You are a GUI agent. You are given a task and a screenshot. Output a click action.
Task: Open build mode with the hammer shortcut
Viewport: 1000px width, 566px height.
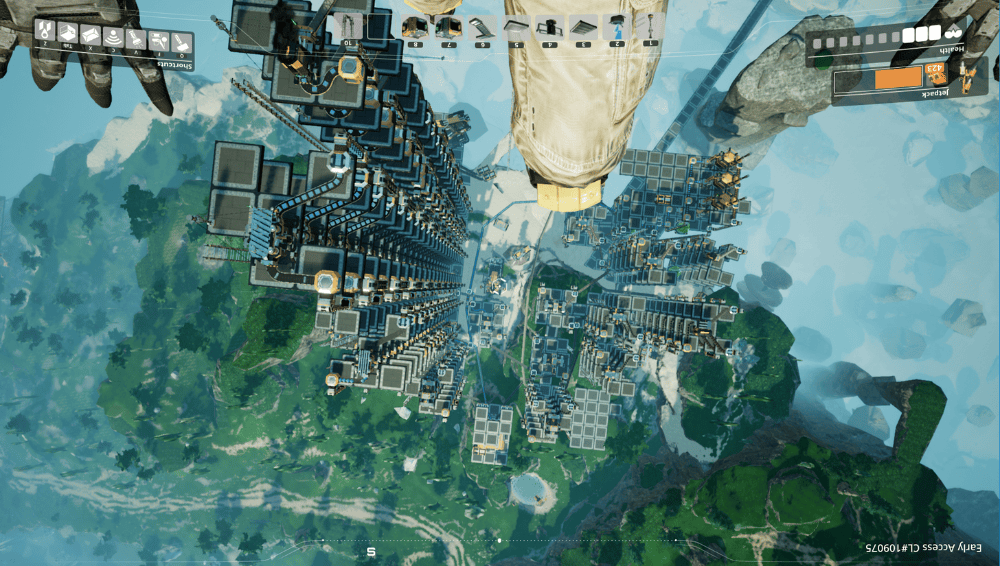[181, 40]
